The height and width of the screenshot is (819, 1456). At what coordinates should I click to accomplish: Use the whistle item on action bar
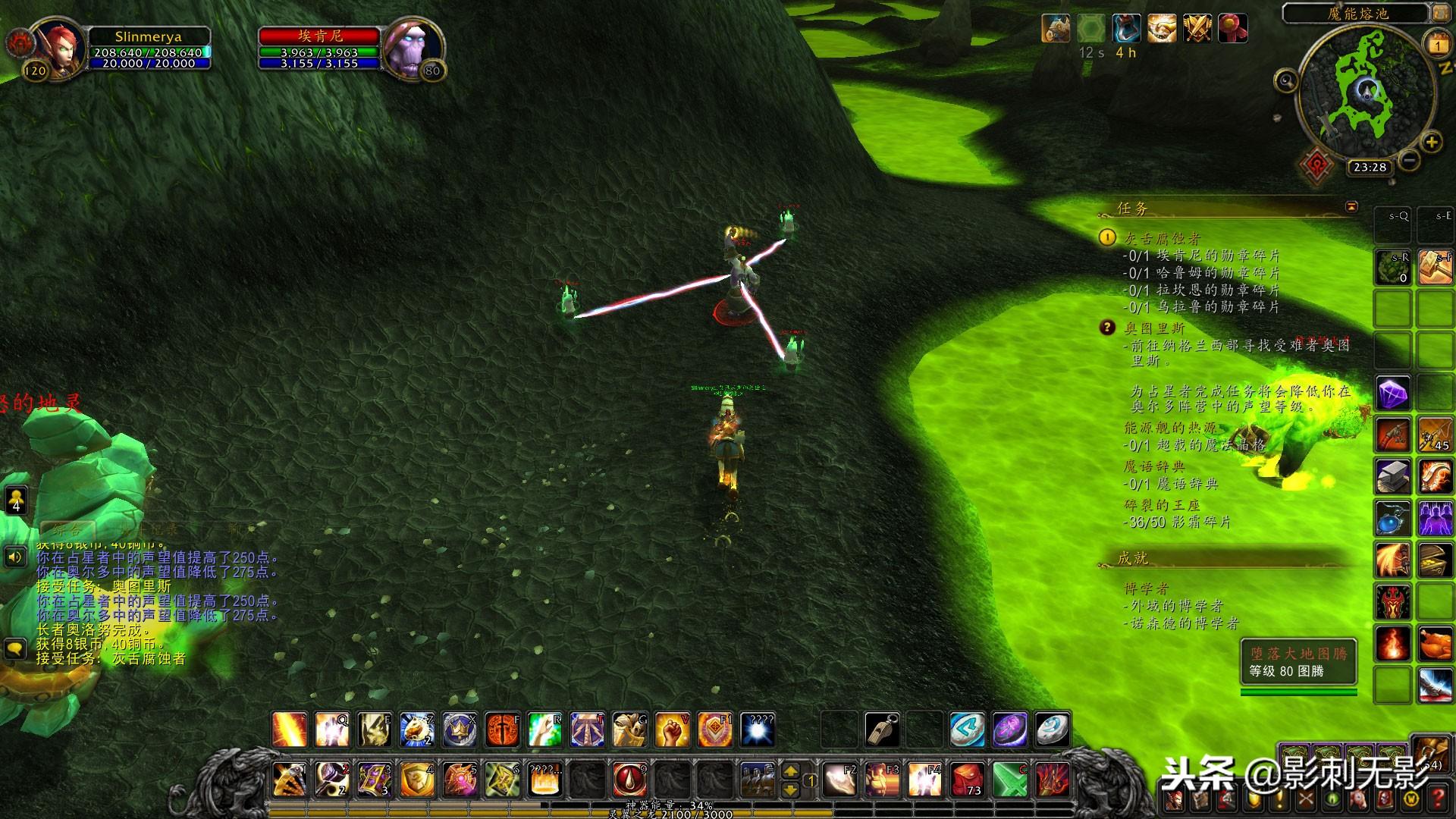click(x=883, y=730)
